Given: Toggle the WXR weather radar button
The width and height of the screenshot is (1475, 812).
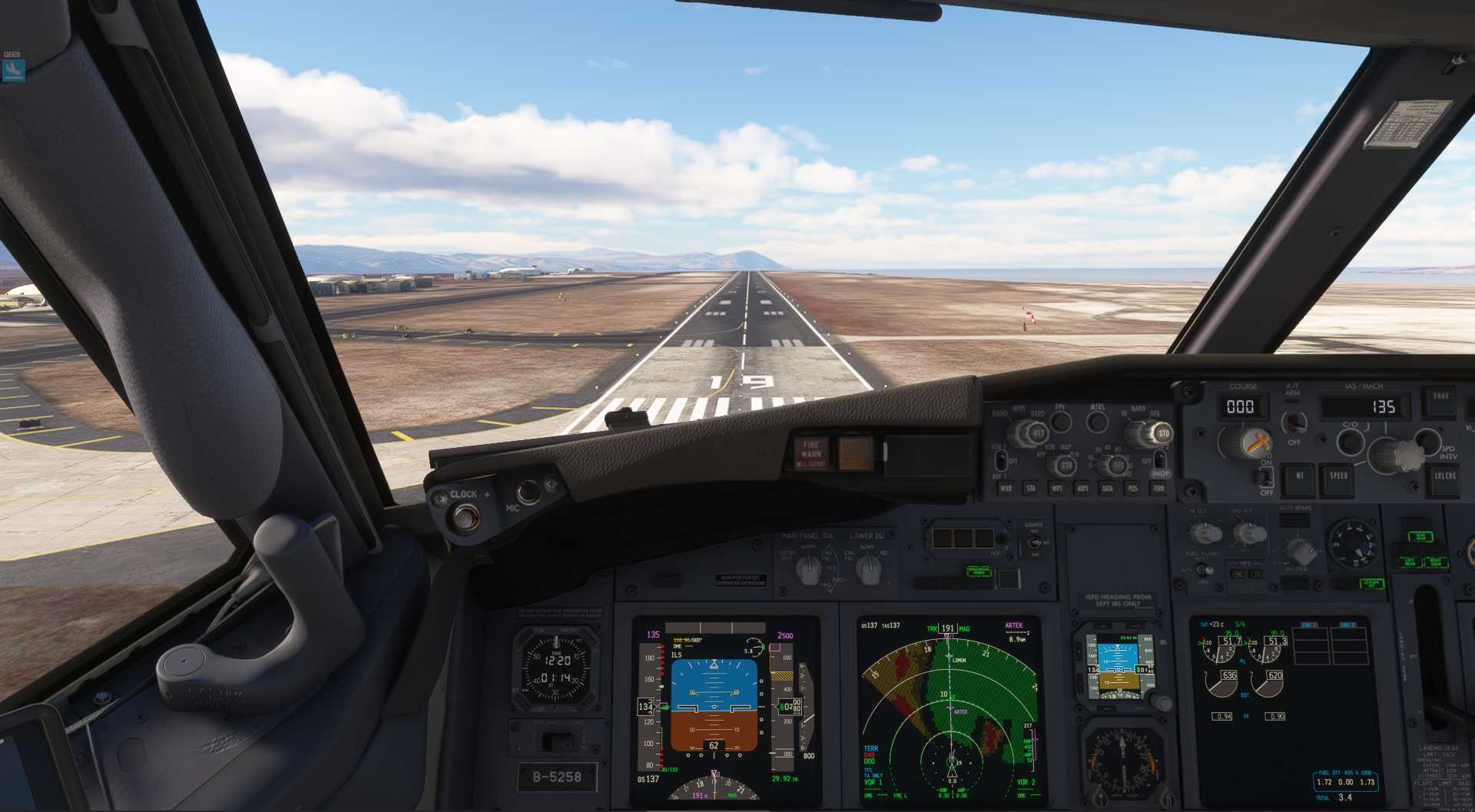Looking at the screenshot, I should click(1006, 489).
